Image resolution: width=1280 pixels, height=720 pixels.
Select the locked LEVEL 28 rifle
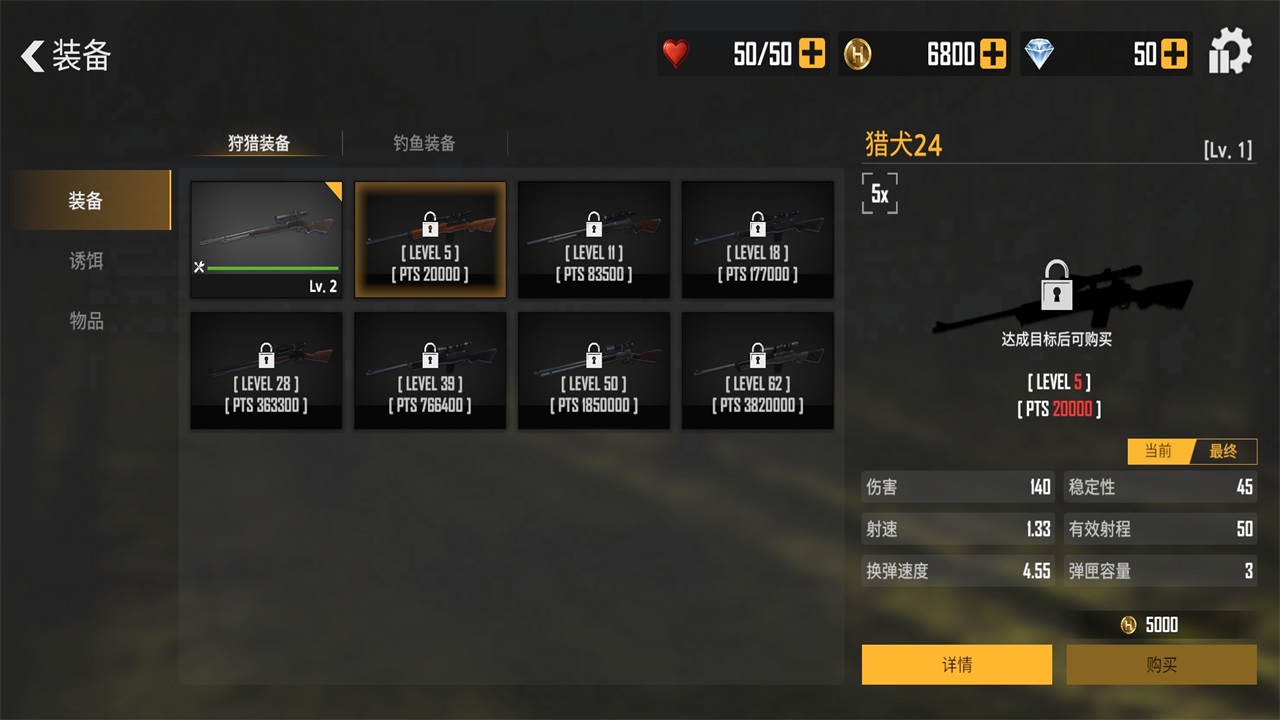[x=267, y=371]
